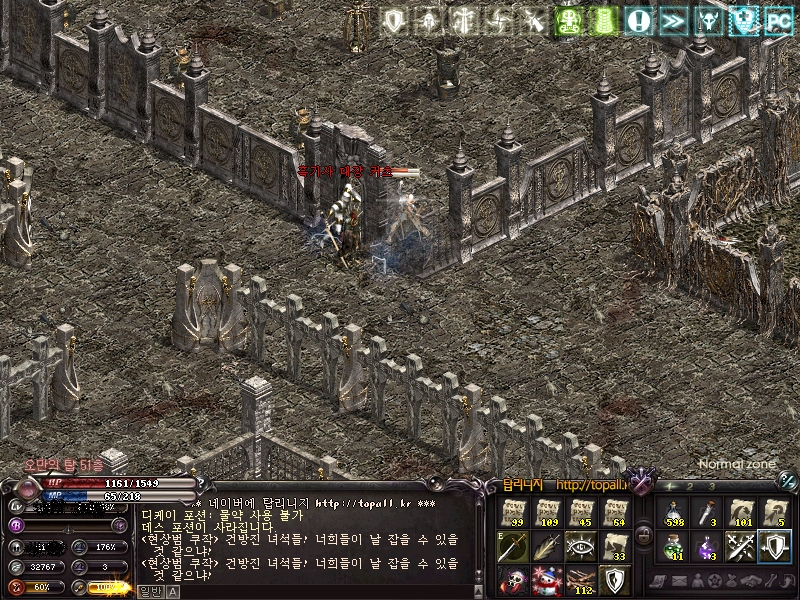800x600 pixels.
Task: Use the potion stack of 598
Action: pos(674,513)
